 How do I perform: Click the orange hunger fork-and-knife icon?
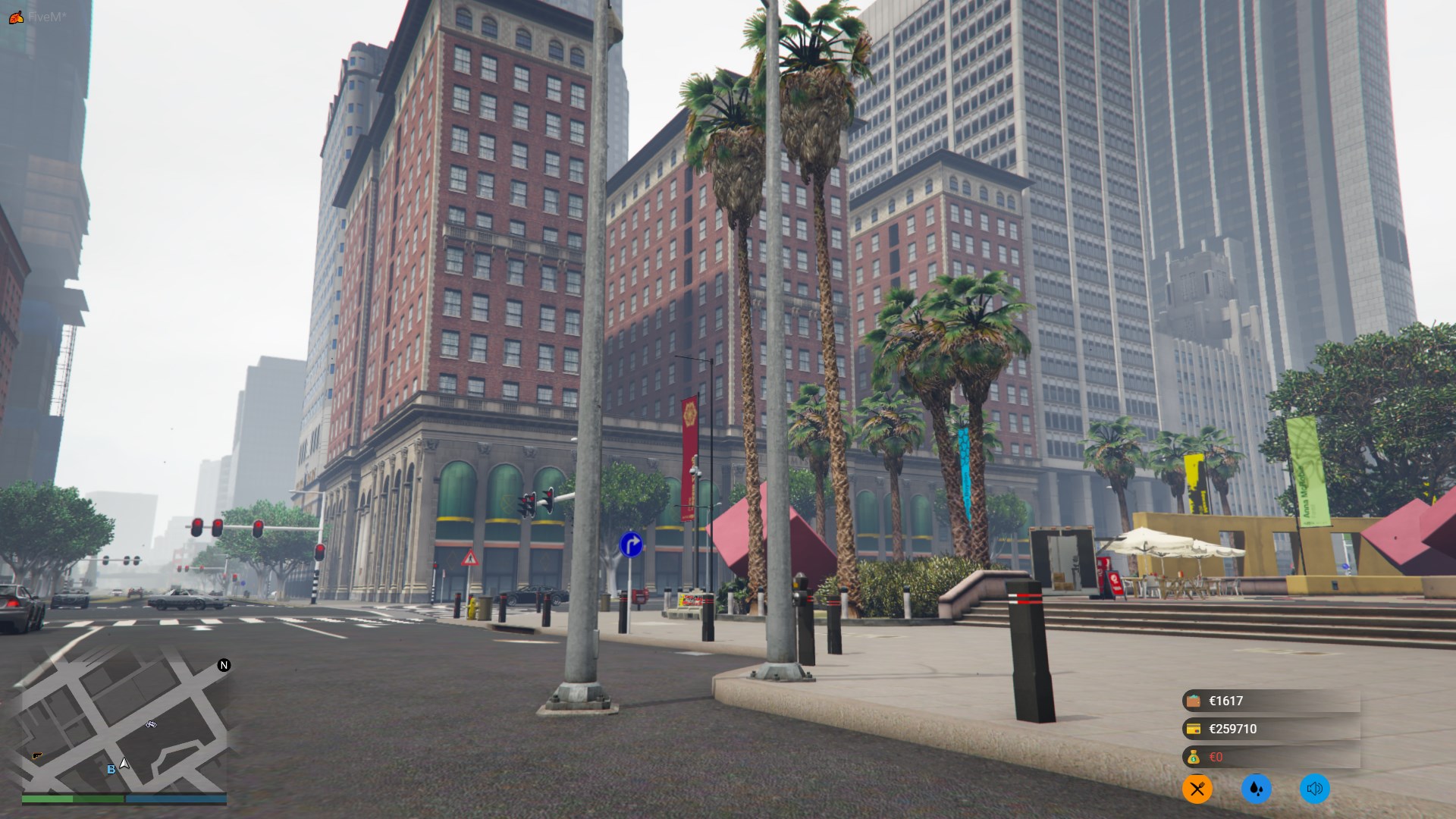point(1197,789)
